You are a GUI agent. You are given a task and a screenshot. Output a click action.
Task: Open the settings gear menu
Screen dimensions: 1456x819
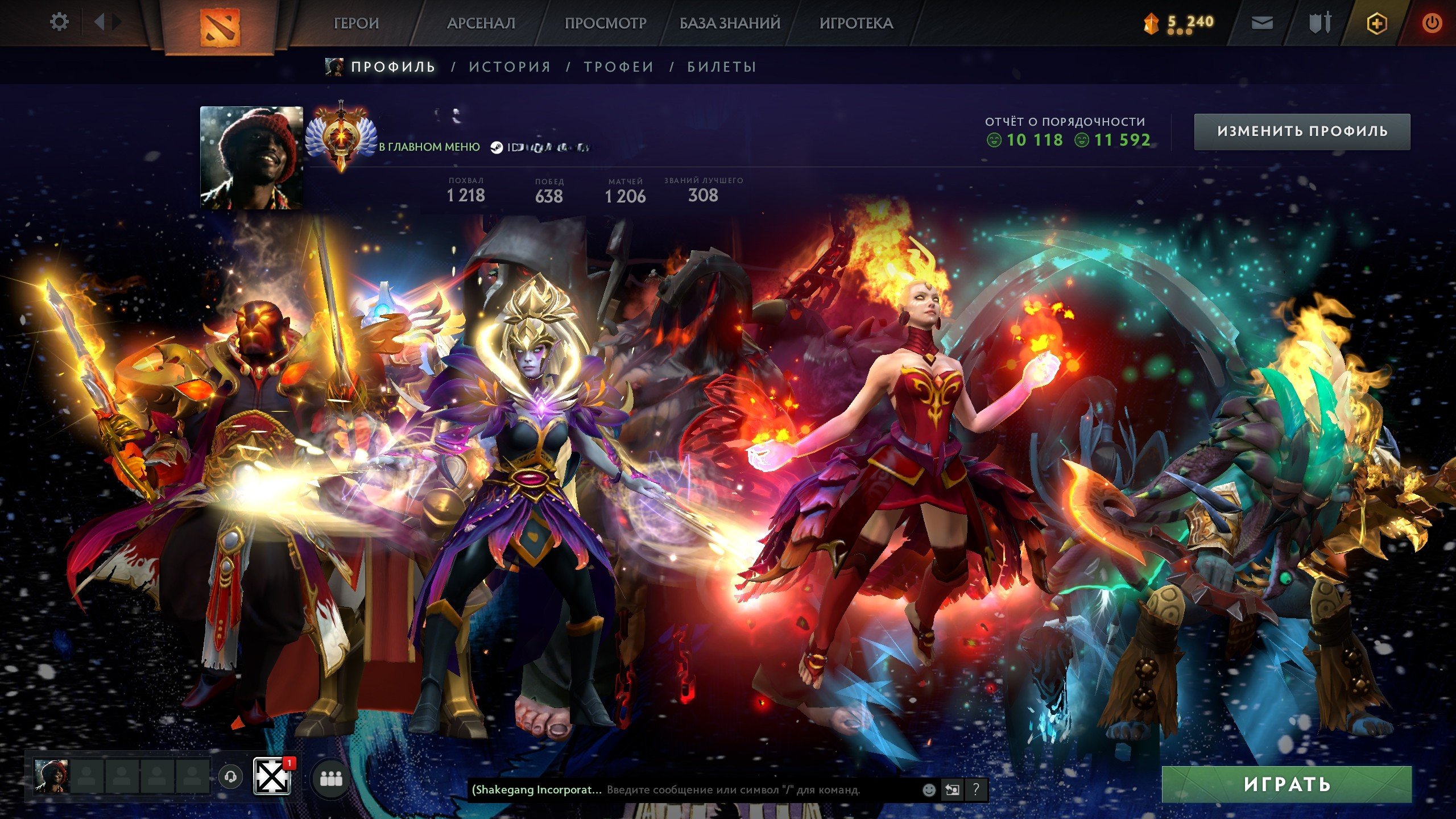click(x=60, y=22)
